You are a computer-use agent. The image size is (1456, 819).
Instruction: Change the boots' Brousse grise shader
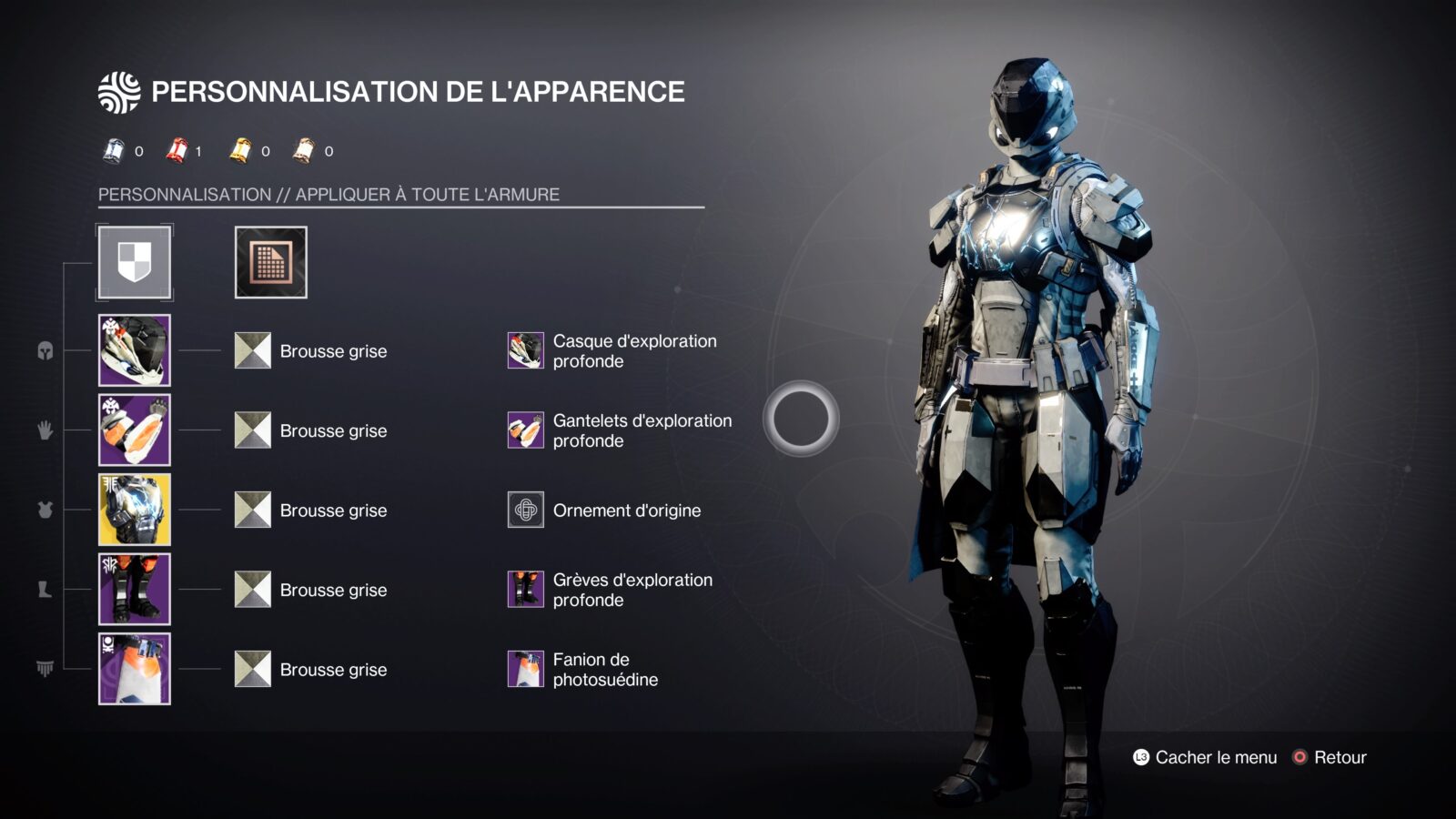pos(253,590)
